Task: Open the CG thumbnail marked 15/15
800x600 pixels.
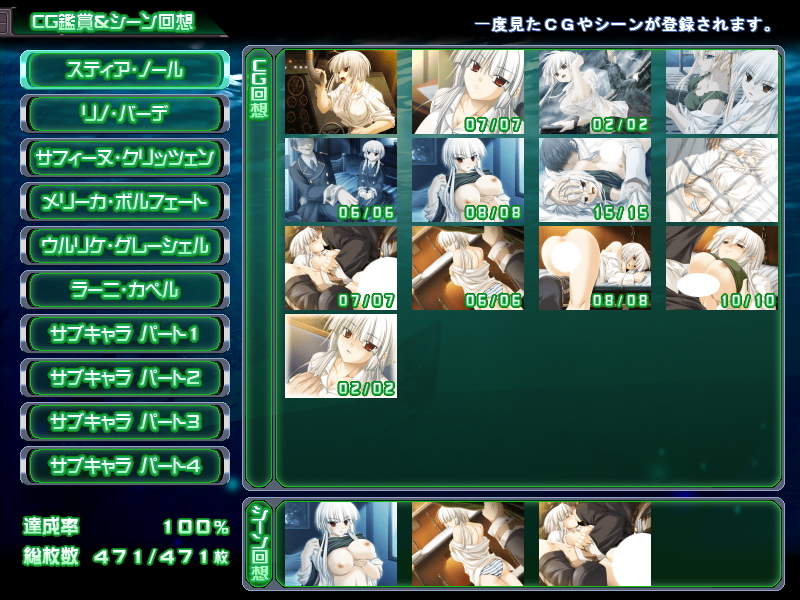Action: click(594, 180)
